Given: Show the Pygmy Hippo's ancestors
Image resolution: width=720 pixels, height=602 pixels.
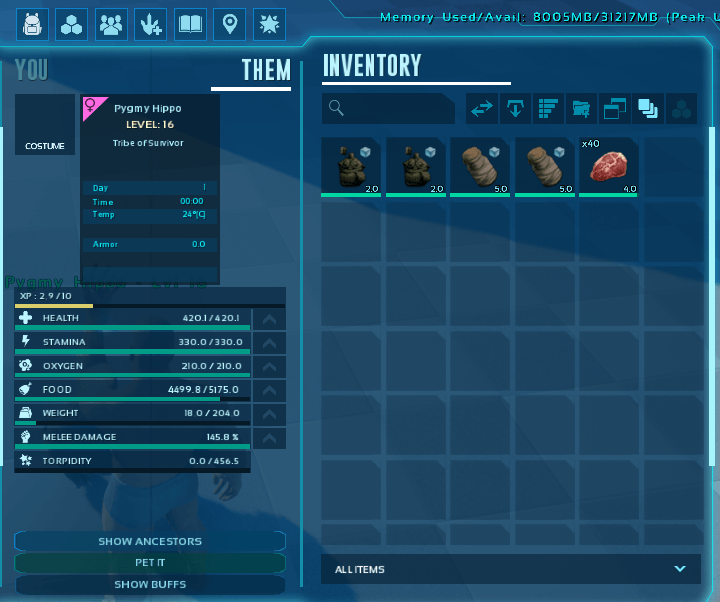Looking at the screenshot, I should pos(150,541).
